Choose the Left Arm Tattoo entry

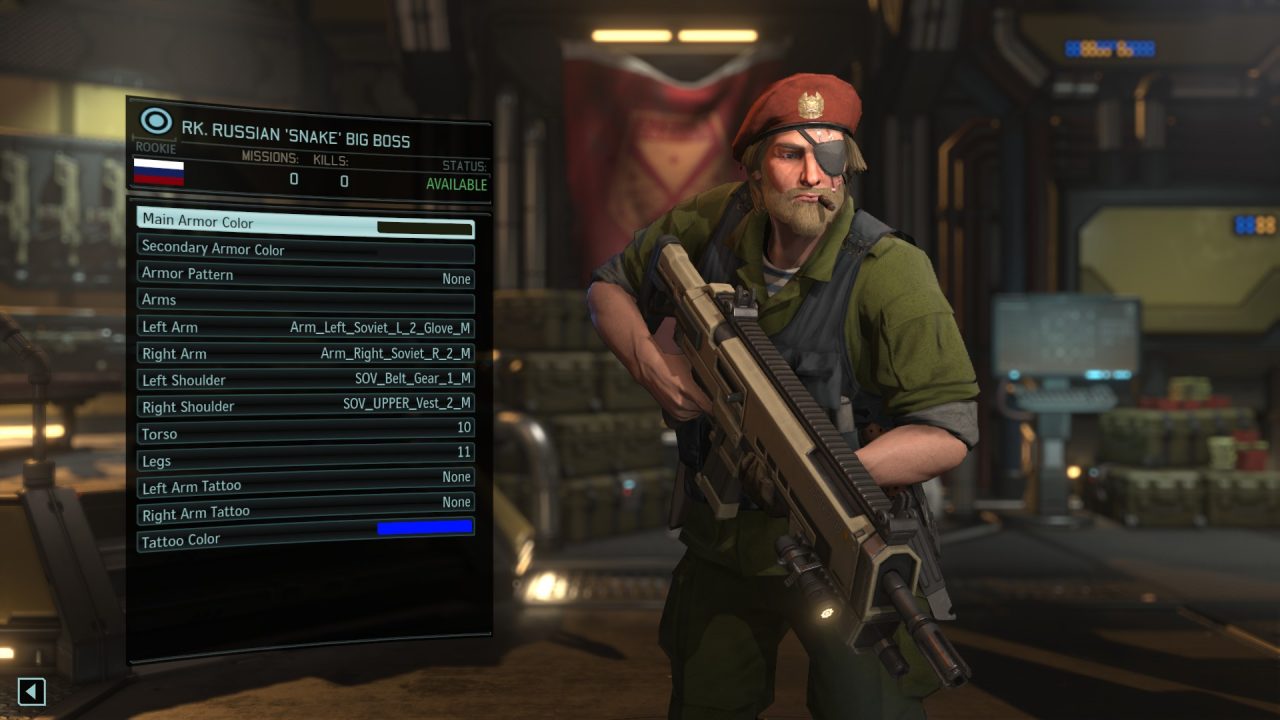click(x=305, y=483)
